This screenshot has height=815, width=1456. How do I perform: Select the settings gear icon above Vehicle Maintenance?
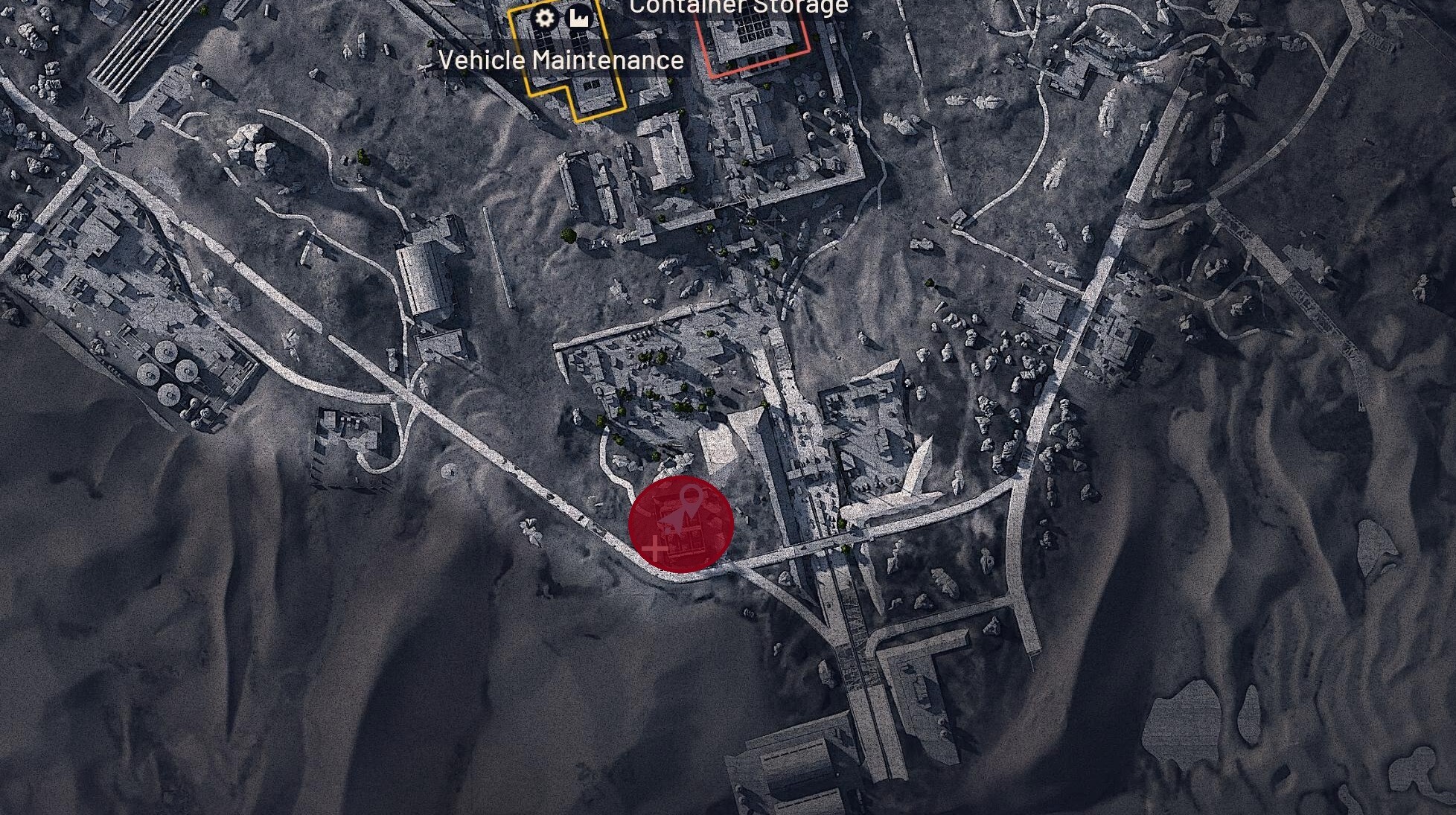pos(543,19)
